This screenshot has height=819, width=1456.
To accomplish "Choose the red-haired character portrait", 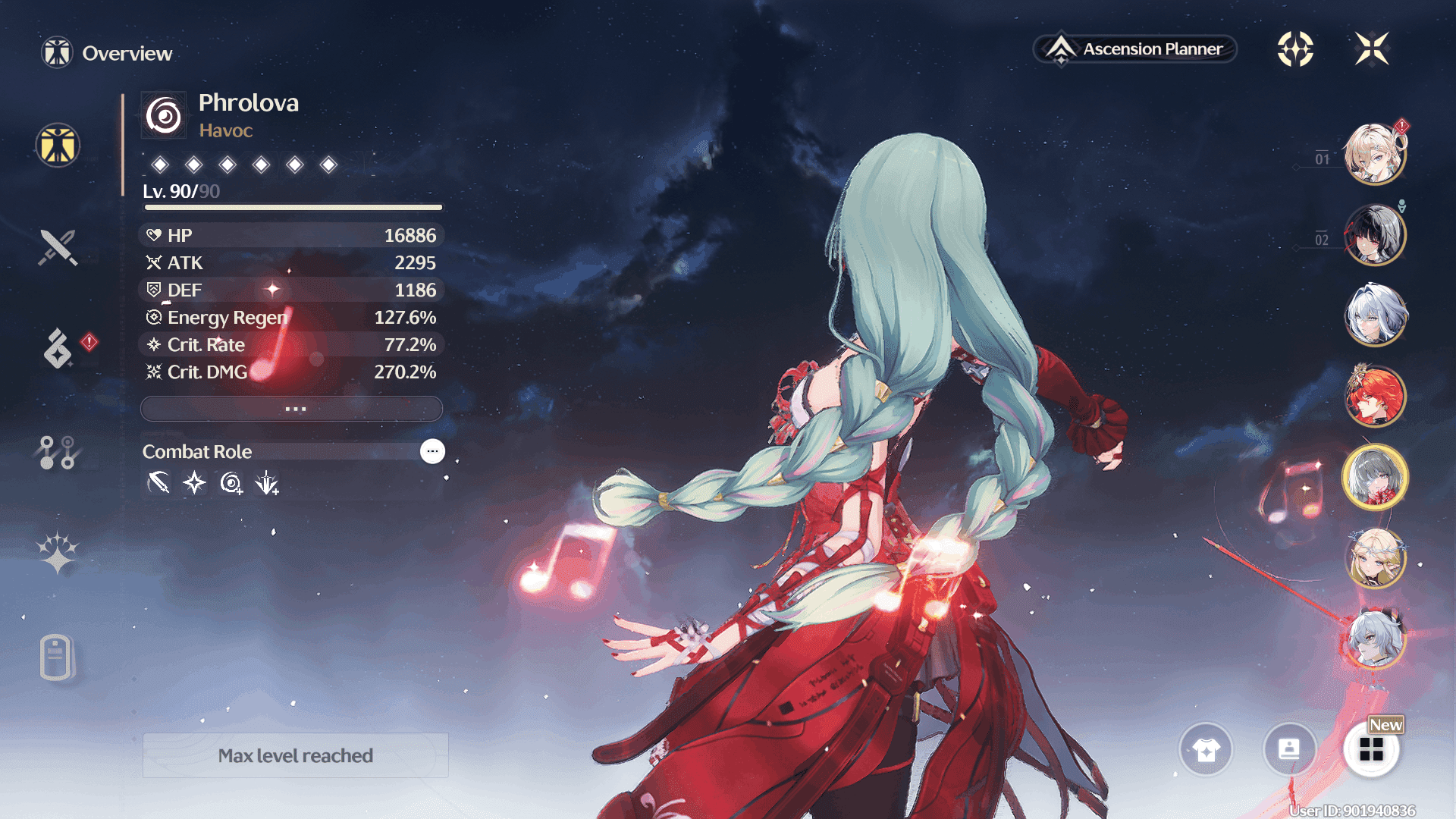I will (1374, 396).
